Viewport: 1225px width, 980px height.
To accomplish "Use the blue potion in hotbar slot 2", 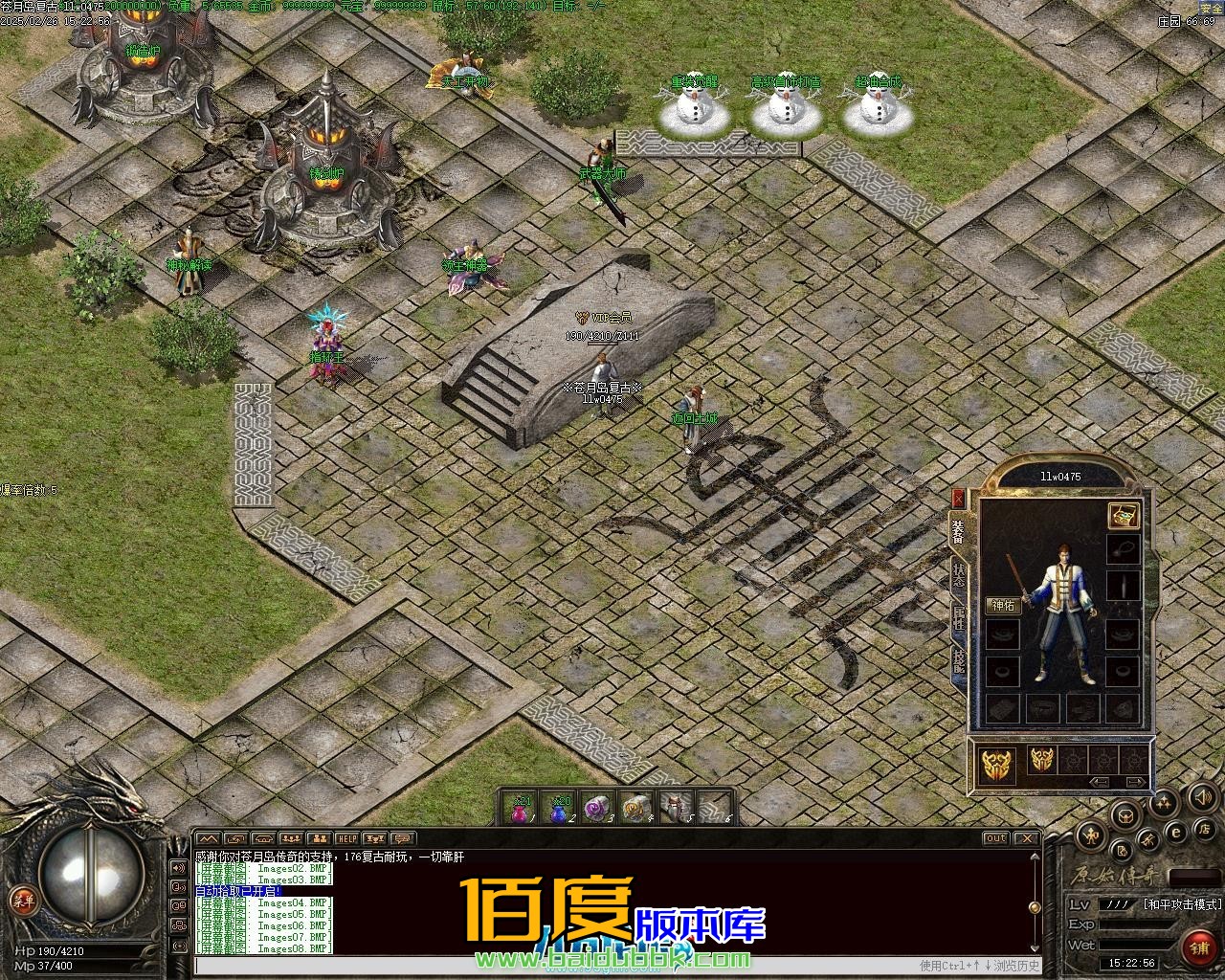I will (x=560, y=809).
